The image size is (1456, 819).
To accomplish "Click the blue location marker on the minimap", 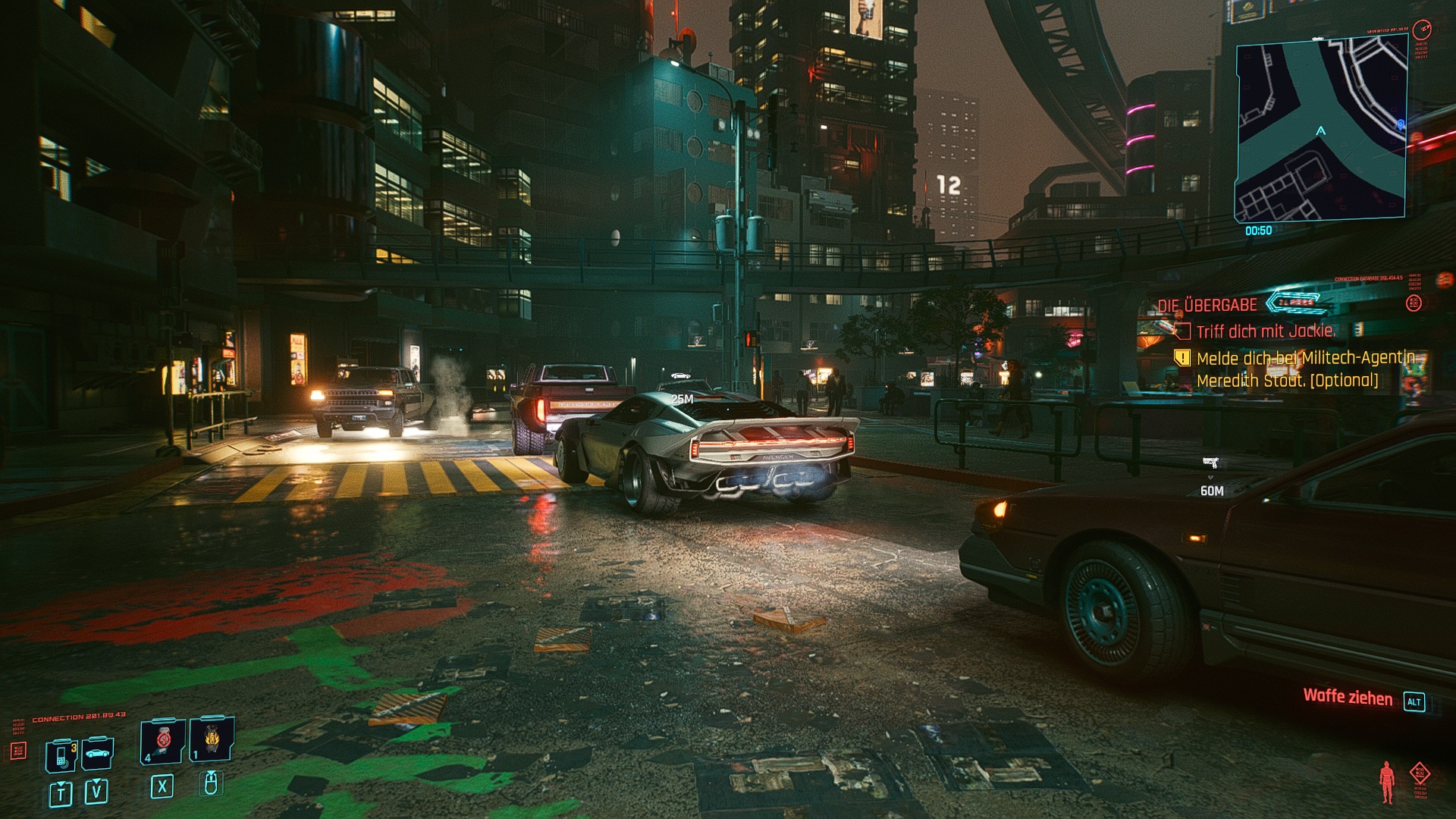I will point(1401,124).
